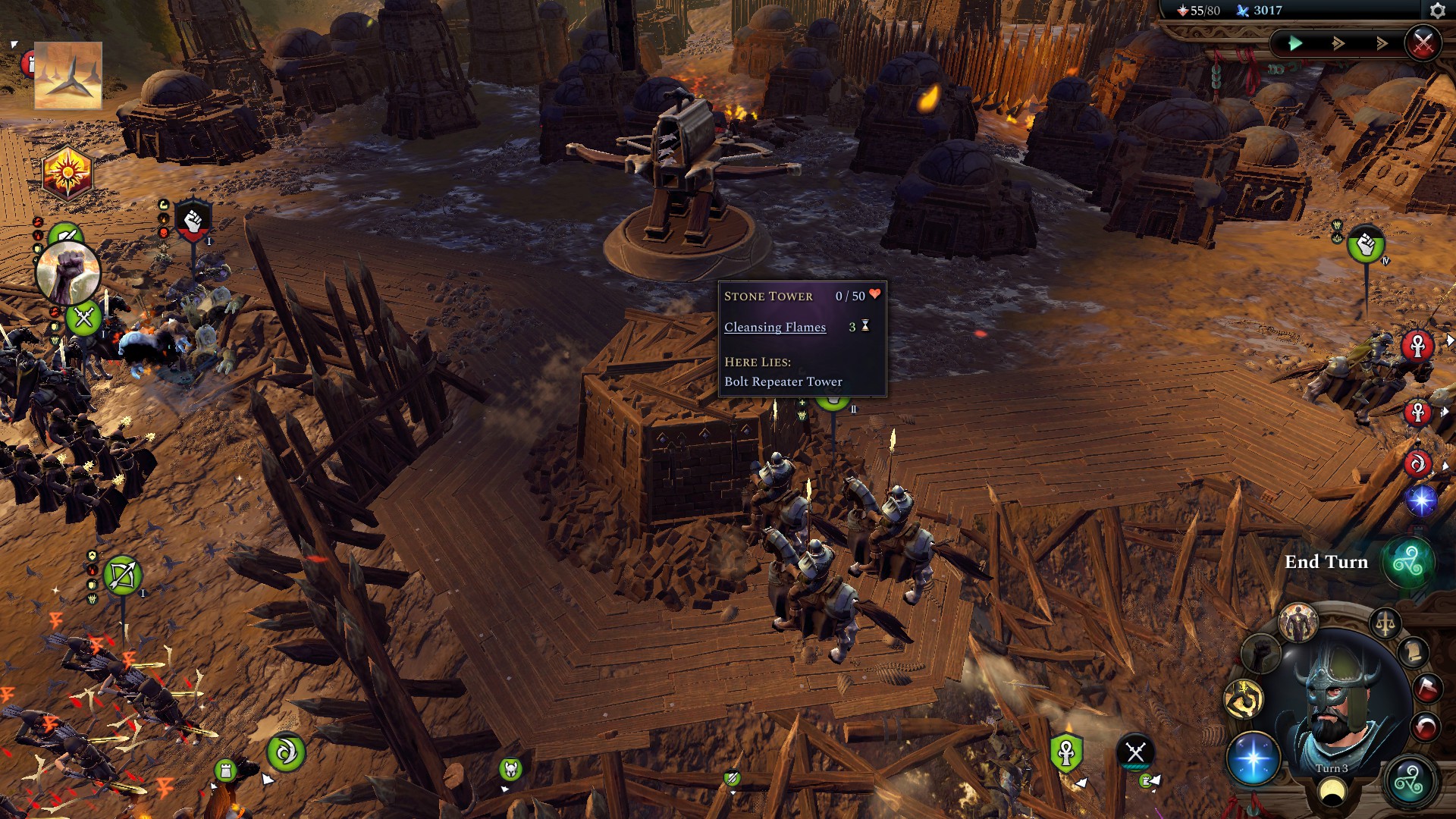
Task: Open the spellbook via the glowing blue star icon
Action: 1254,760
